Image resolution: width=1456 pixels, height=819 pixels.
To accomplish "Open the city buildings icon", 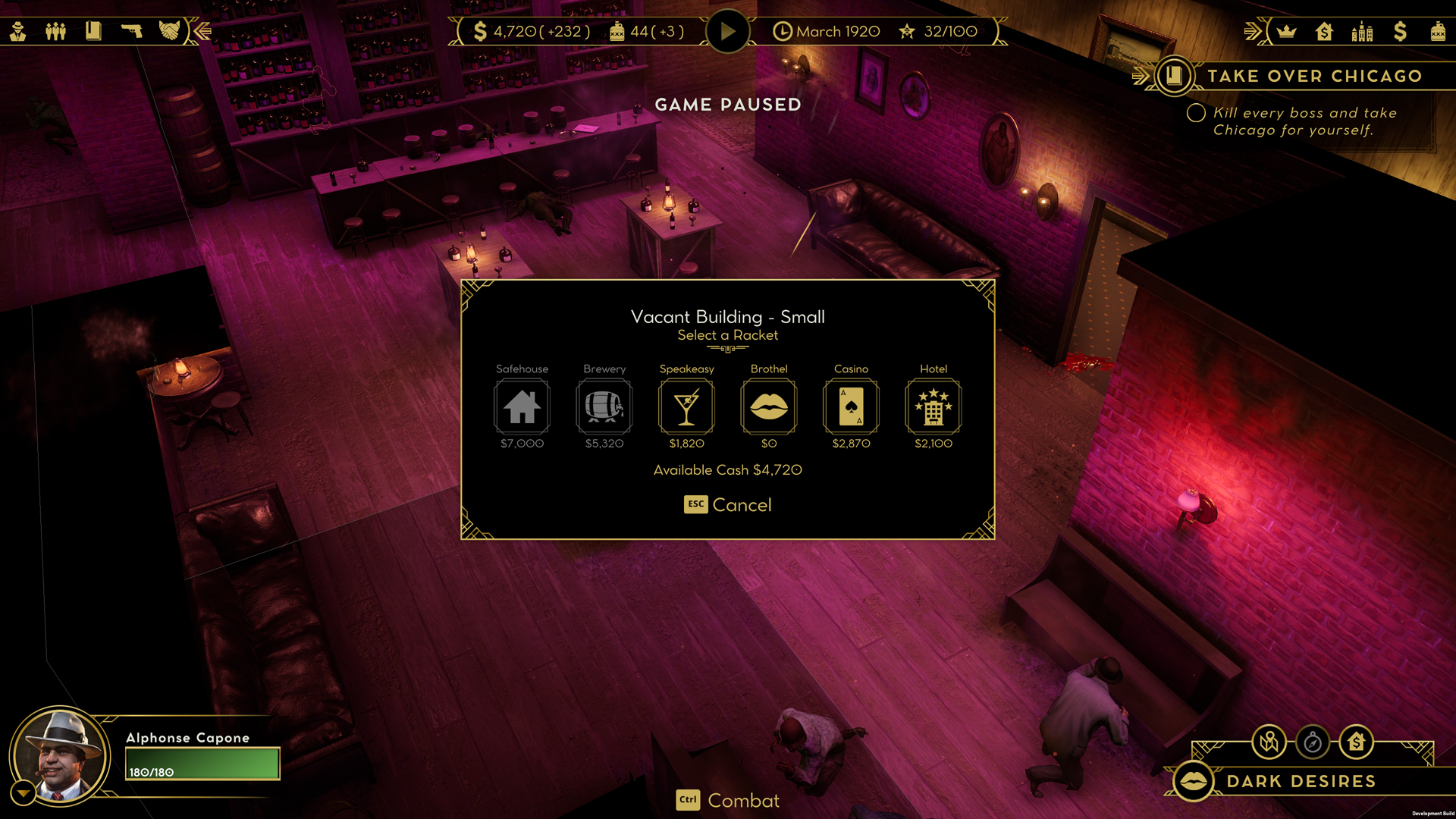I will (1362, 32).
